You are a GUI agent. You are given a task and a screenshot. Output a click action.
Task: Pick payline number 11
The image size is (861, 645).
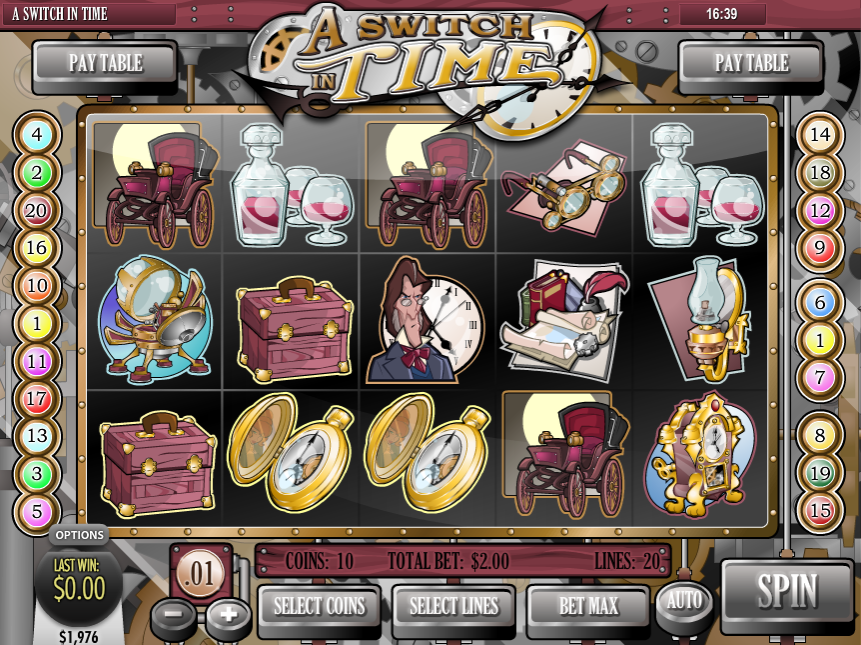pos(37,361)
